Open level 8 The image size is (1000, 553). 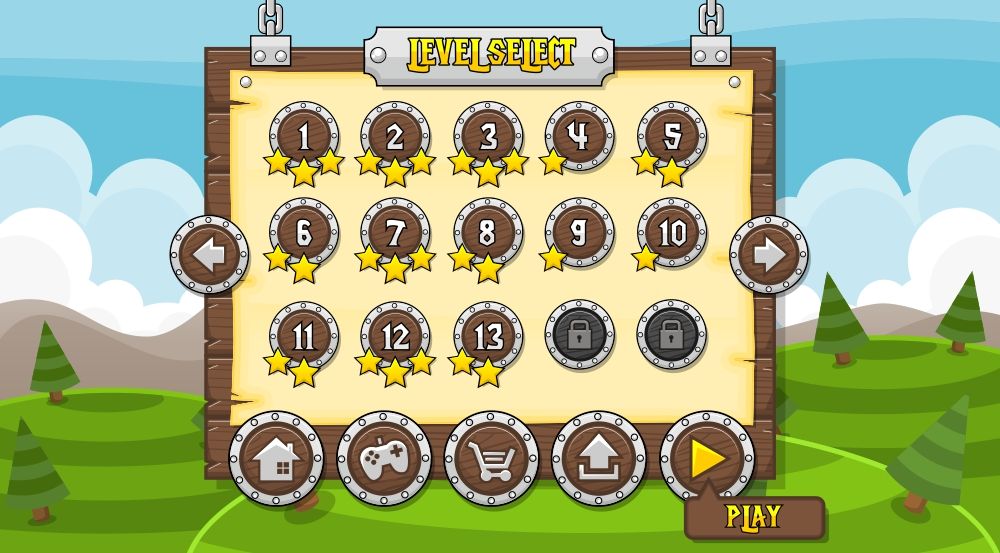[488, 232]
